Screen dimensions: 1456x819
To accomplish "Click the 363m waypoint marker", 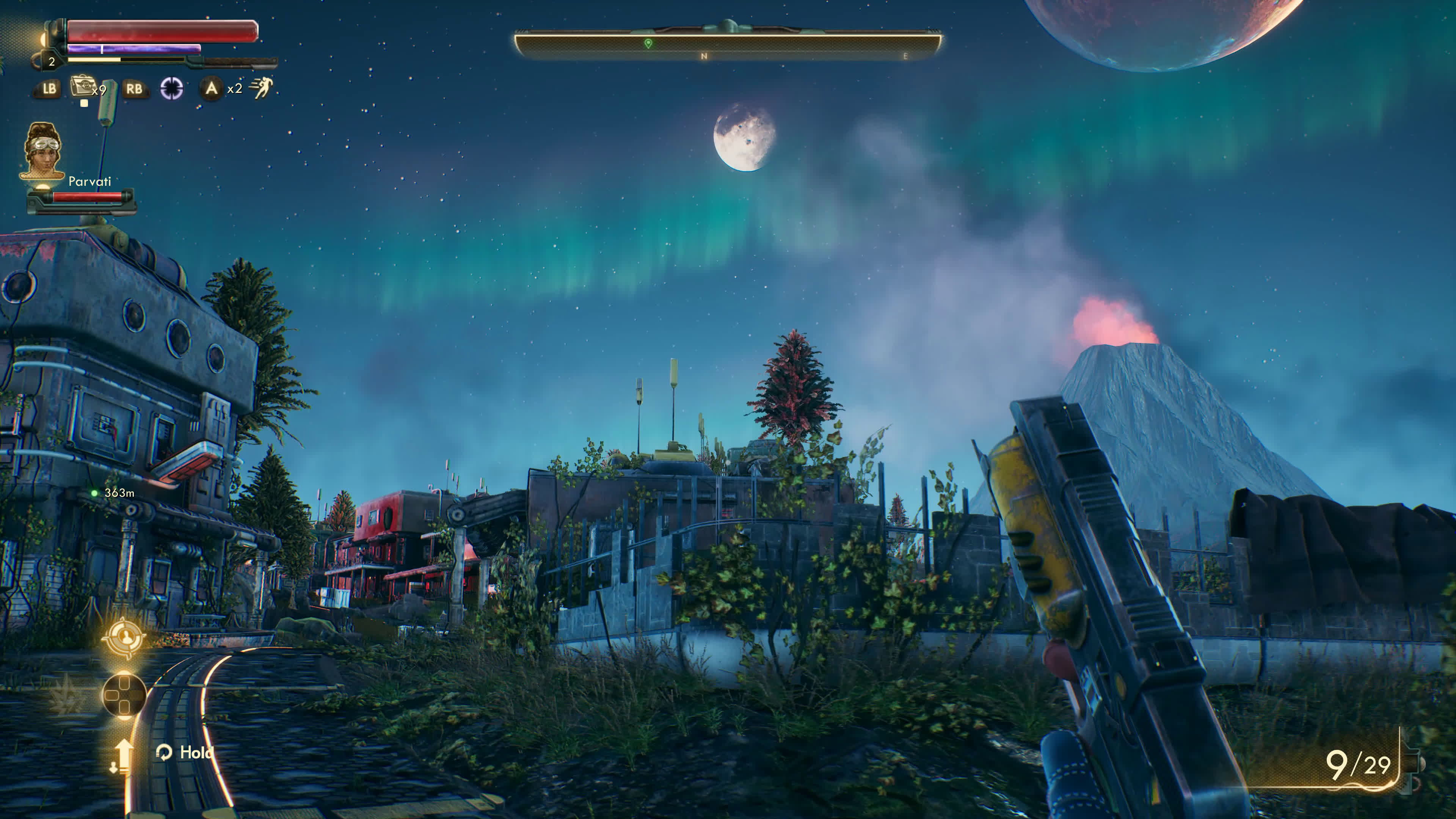I will (x=95, y=493).
